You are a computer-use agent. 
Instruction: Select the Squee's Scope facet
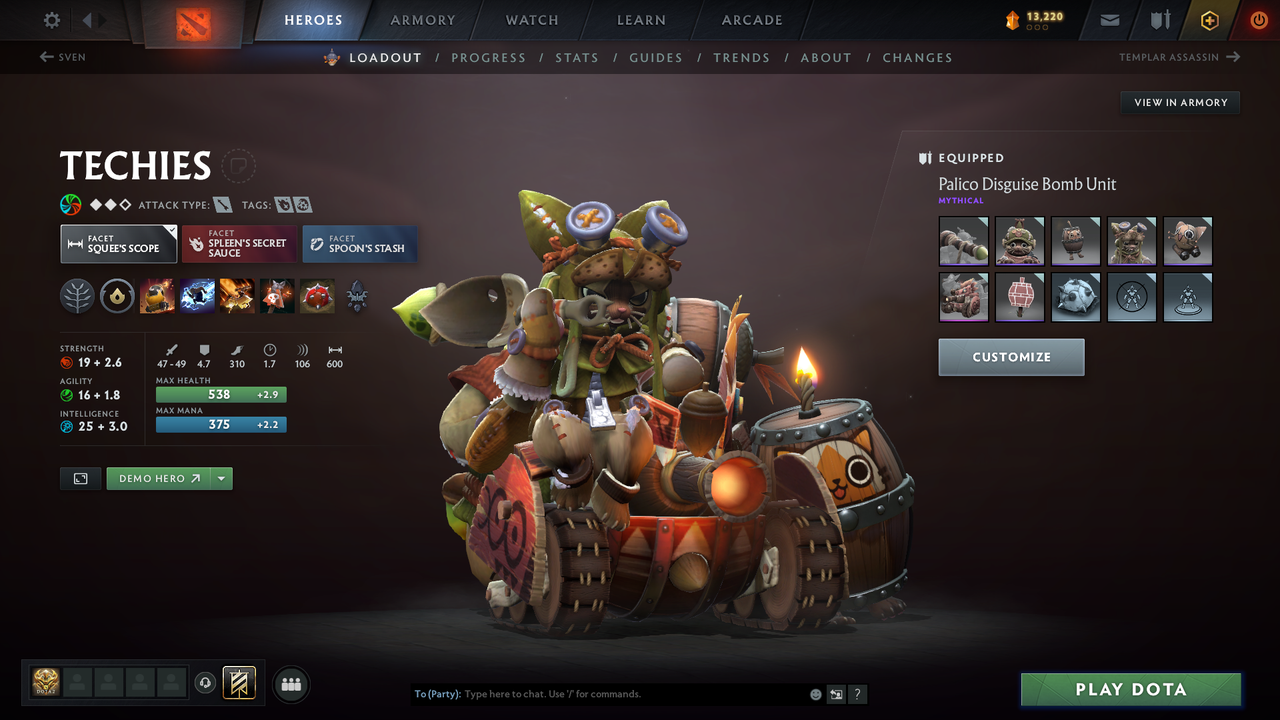[x=118, y=243]
